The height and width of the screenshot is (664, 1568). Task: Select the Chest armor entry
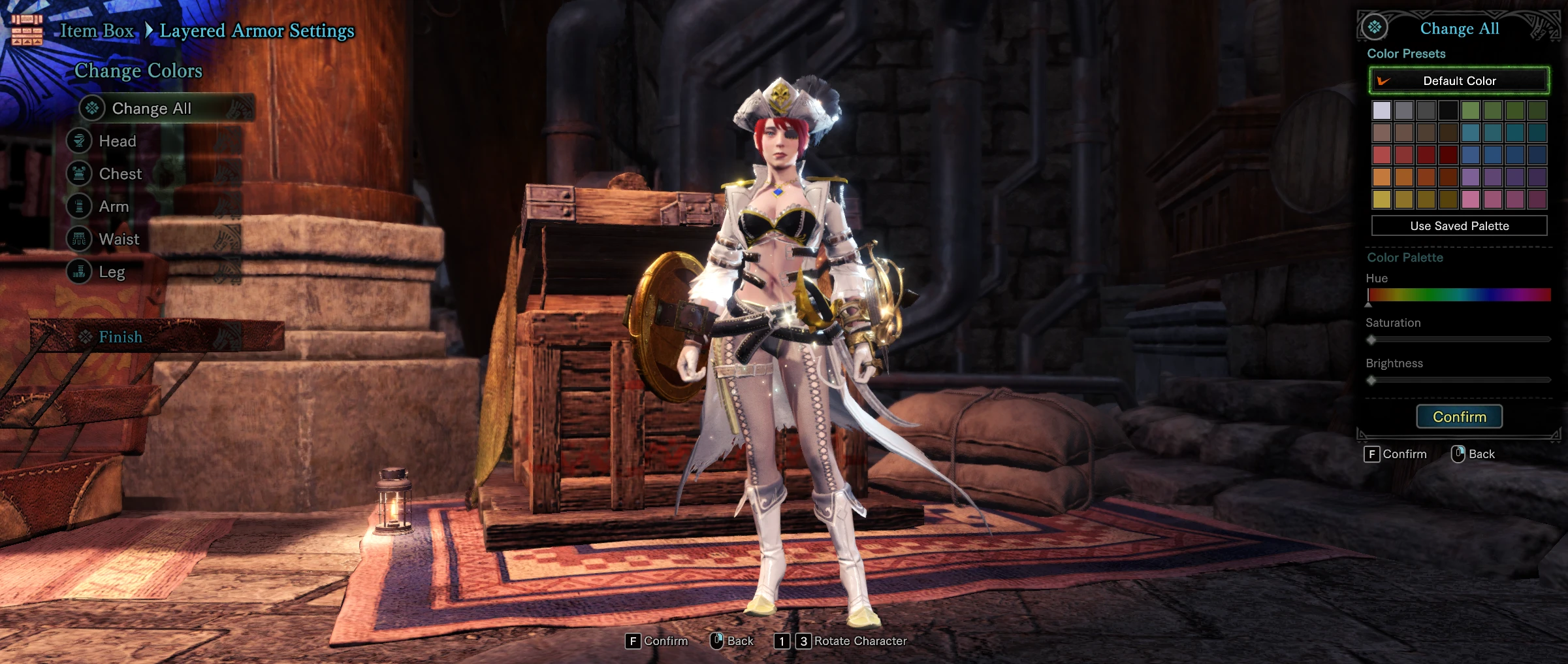tap(120, 174)
